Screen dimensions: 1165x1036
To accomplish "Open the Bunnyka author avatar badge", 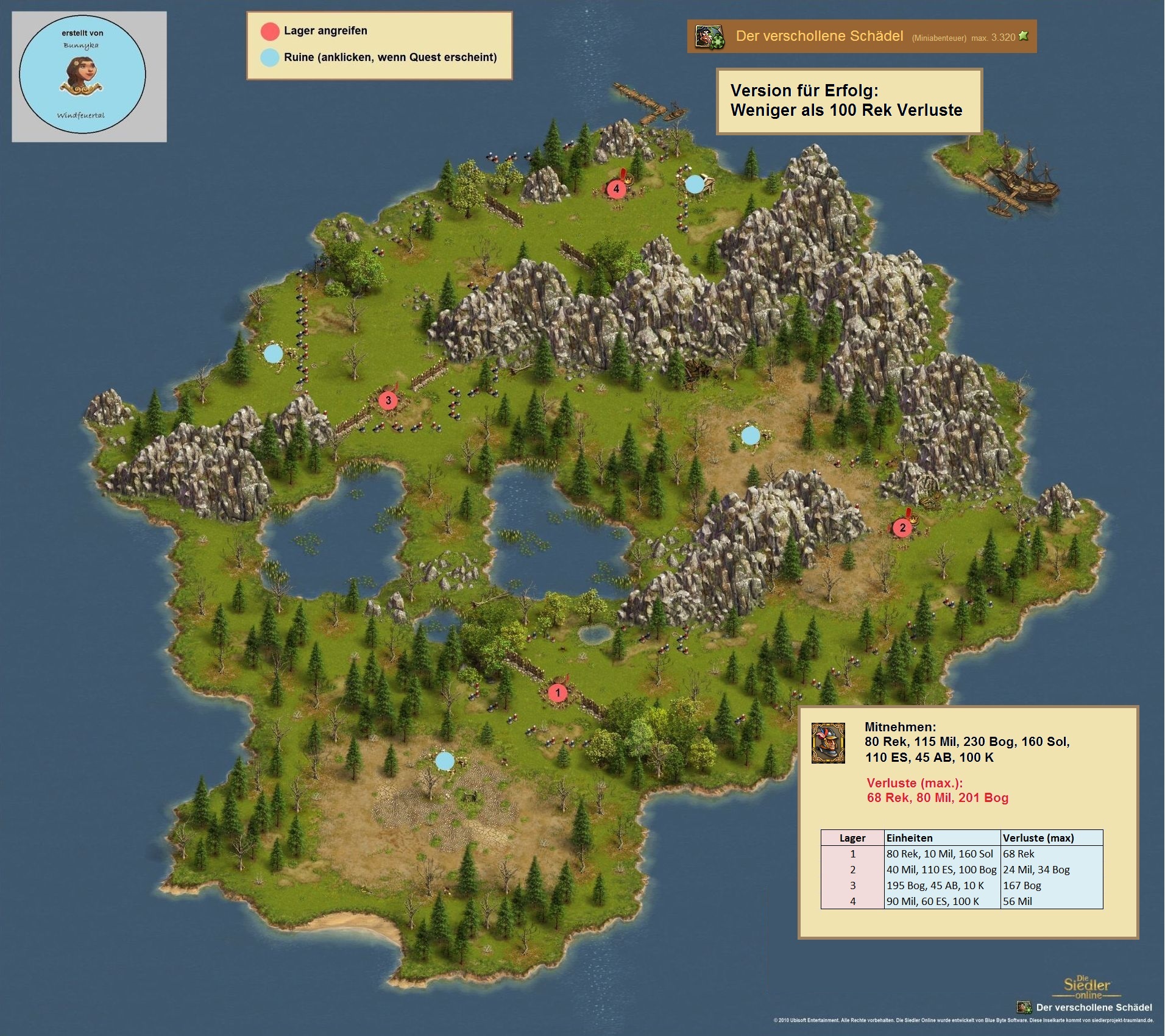I will [x=83, y=76].
